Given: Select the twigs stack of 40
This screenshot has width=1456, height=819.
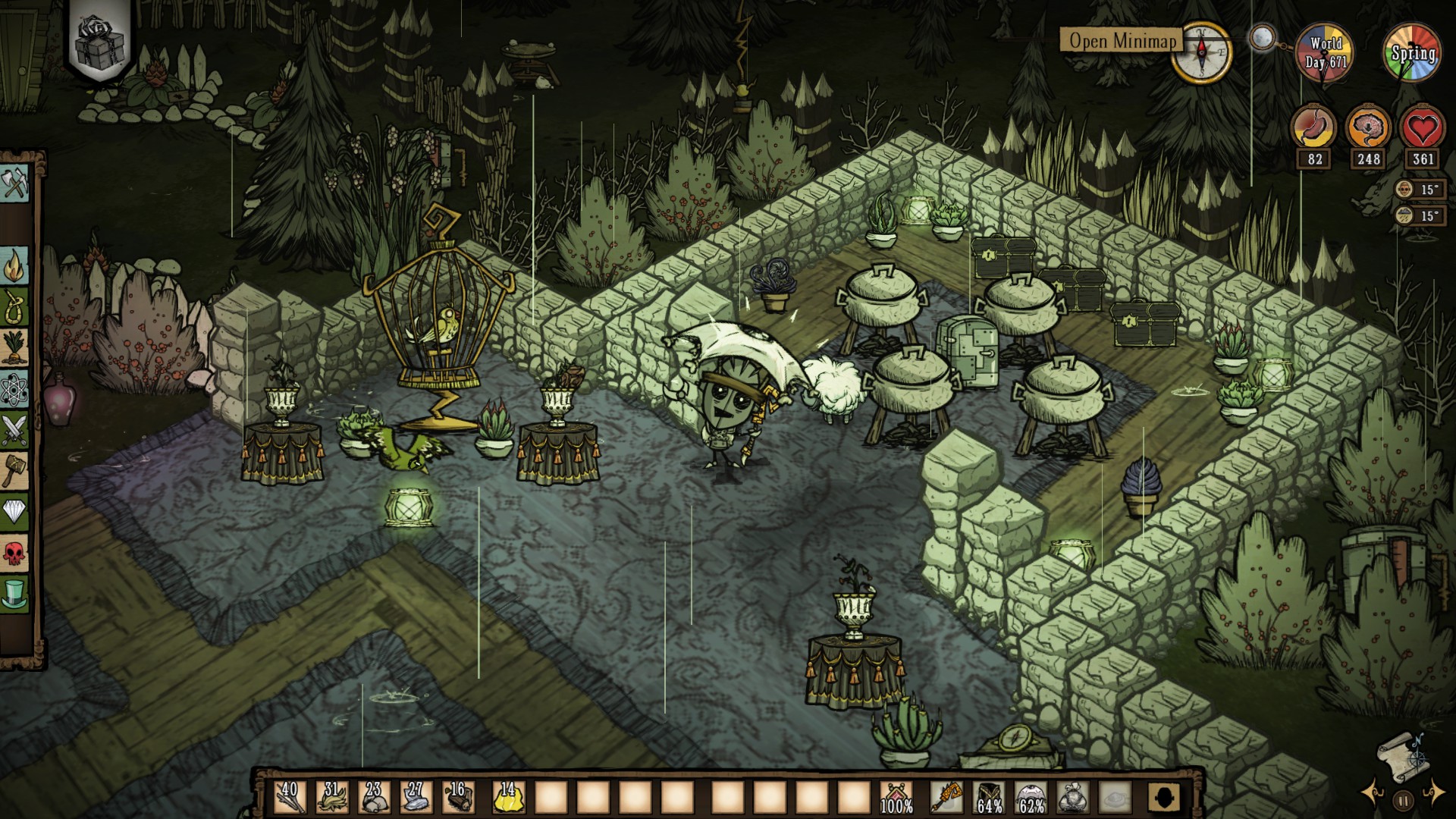Looking at the screenshot, I should [x=290, y=797].
